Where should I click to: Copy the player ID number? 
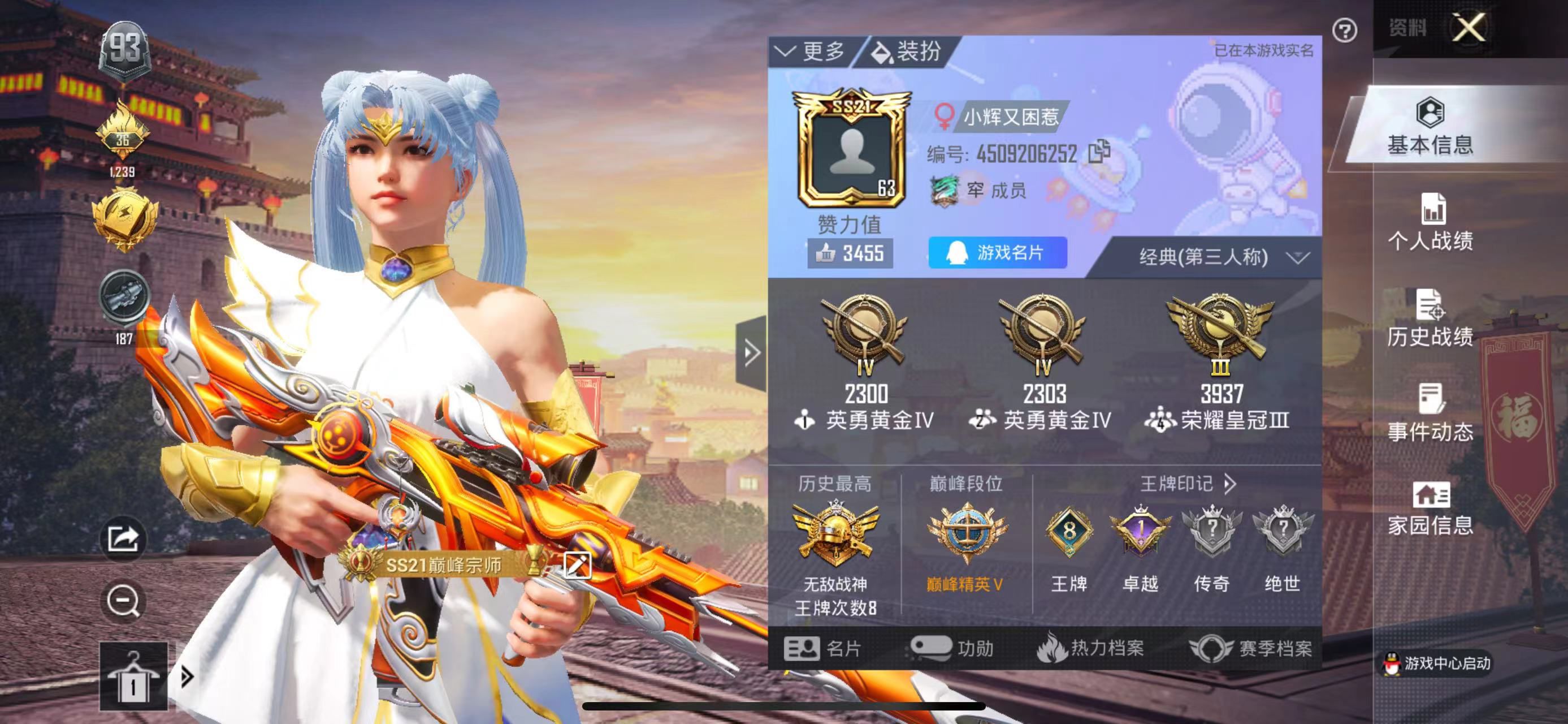(x=1099, y=152)
